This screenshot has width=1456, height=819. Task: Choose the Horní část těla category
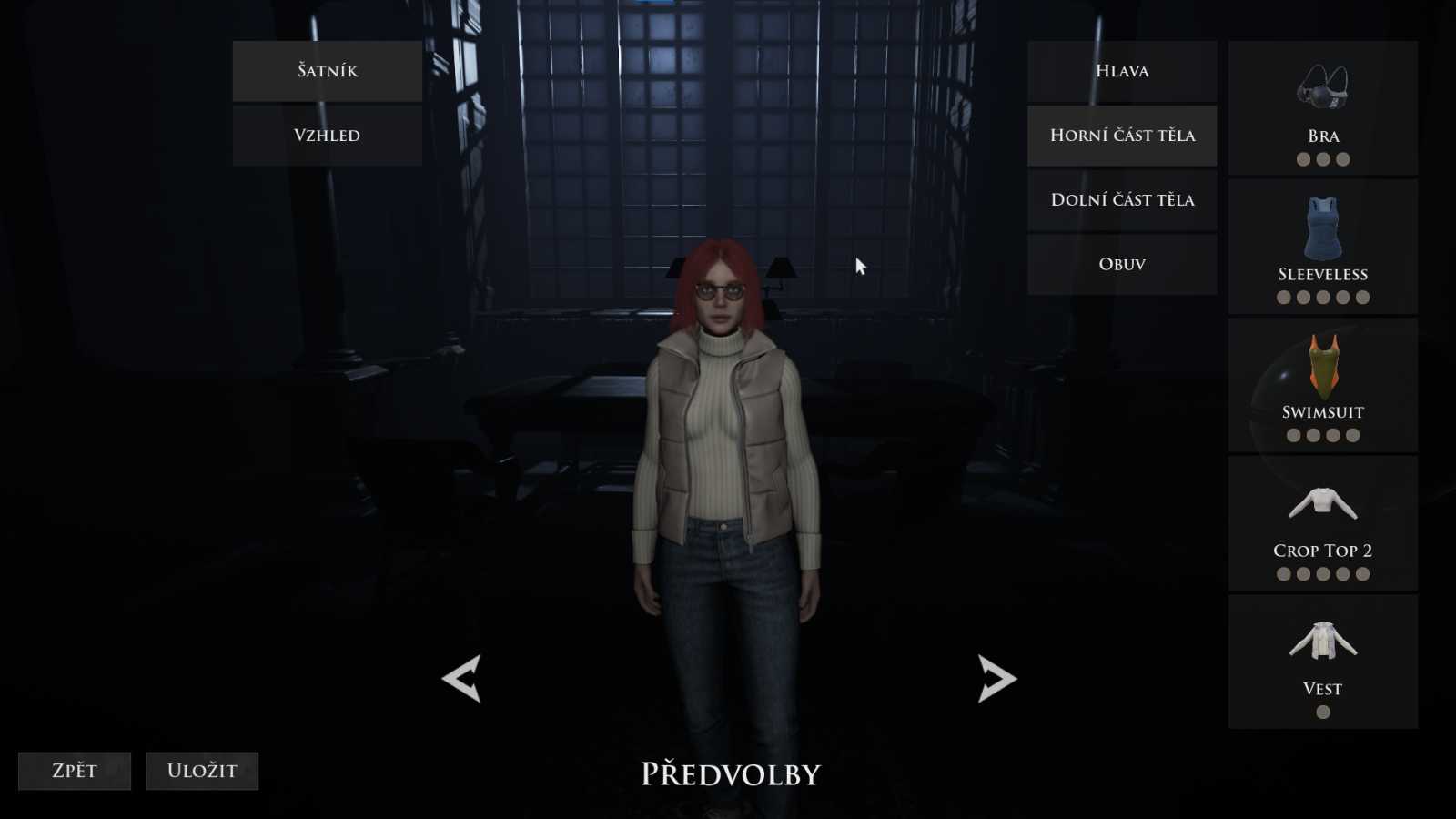(x=1121, y=136)
